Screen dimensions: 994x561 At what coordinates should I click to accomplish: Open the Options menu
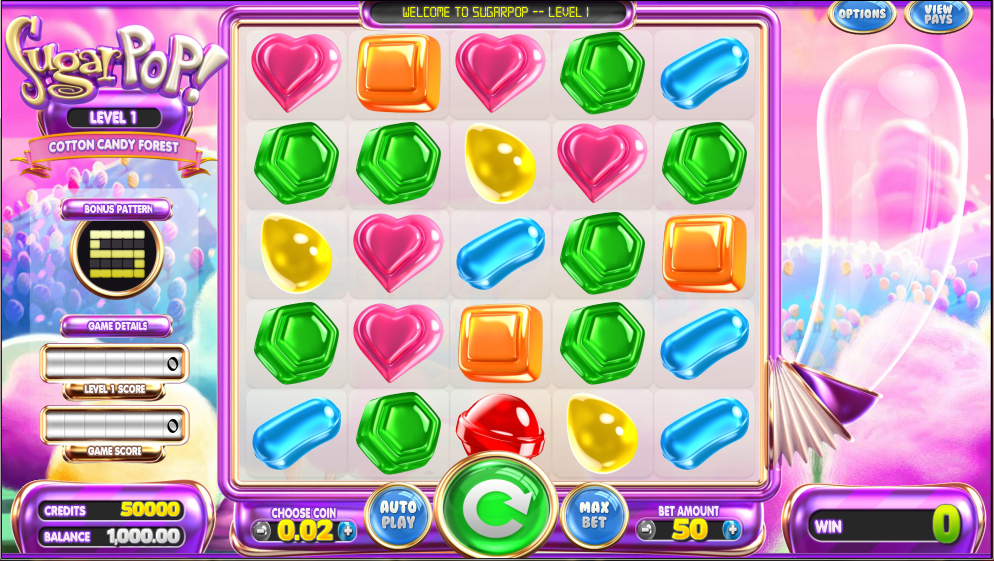point(861,15)
